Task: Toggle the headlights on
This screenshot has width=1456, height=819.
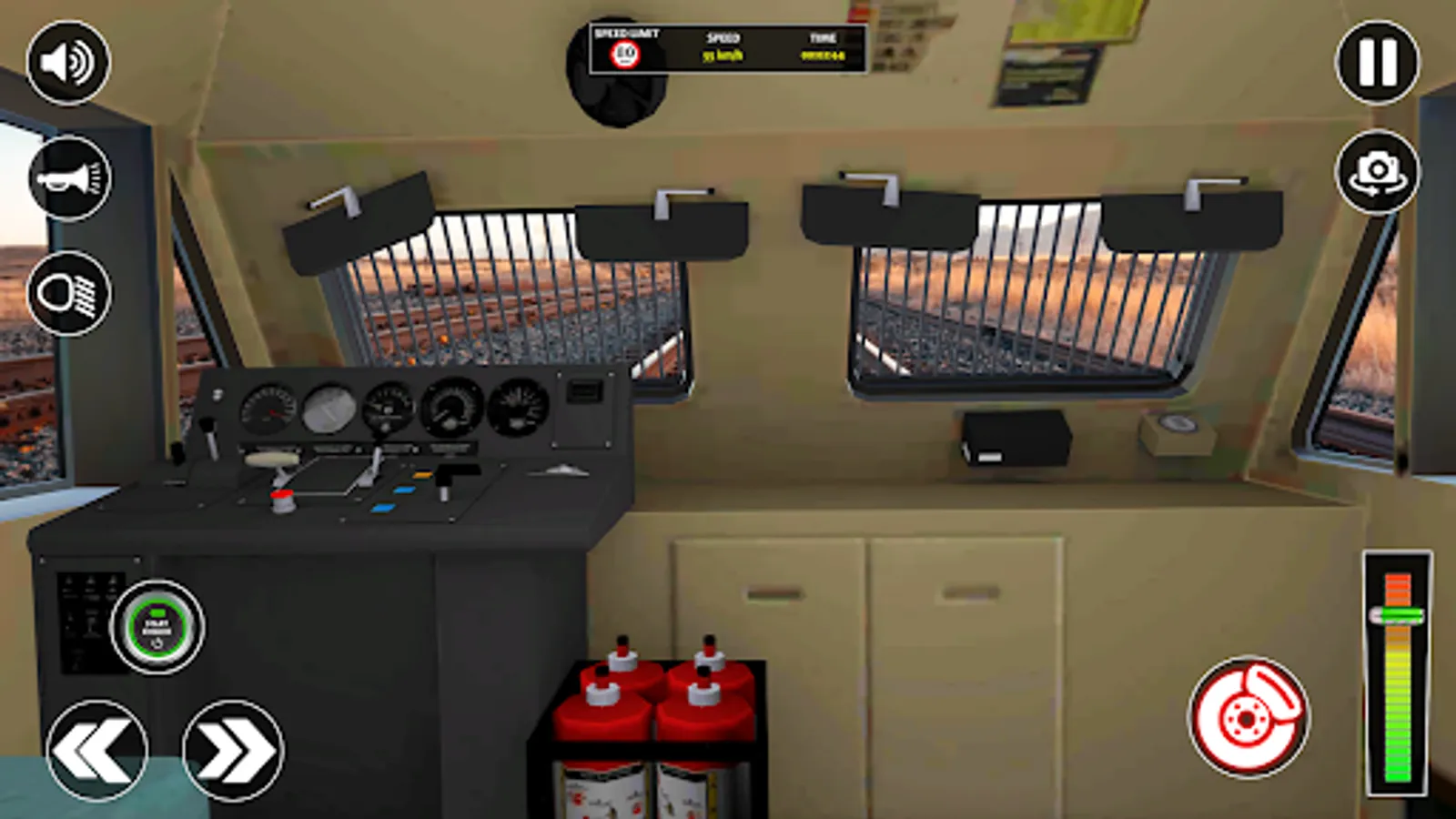Action: point(68,293)
